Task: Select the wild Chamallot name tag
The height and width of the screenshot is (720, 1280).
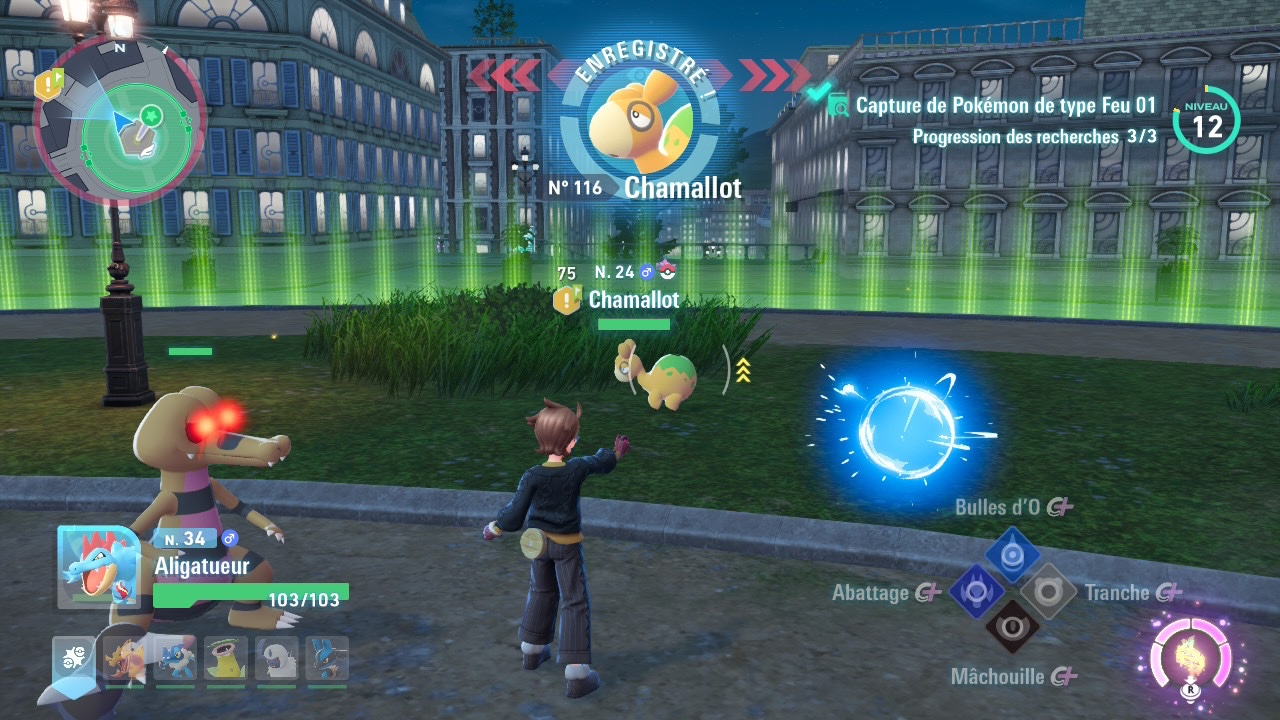Action: coord(633,299)
